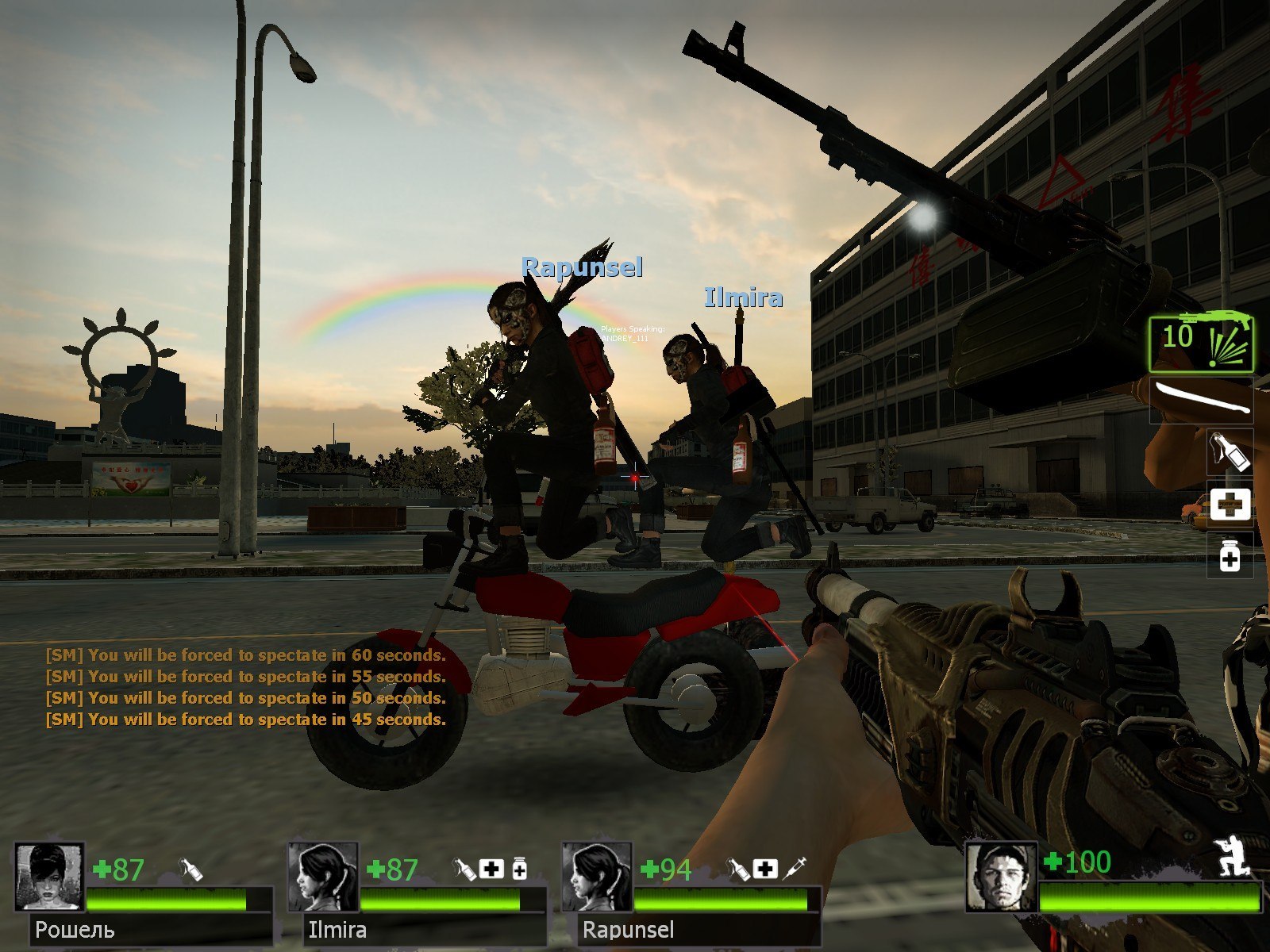The image size is (1270, 952).
Task: Equip the molotov cocktail slot
Action: point(1229,451)
